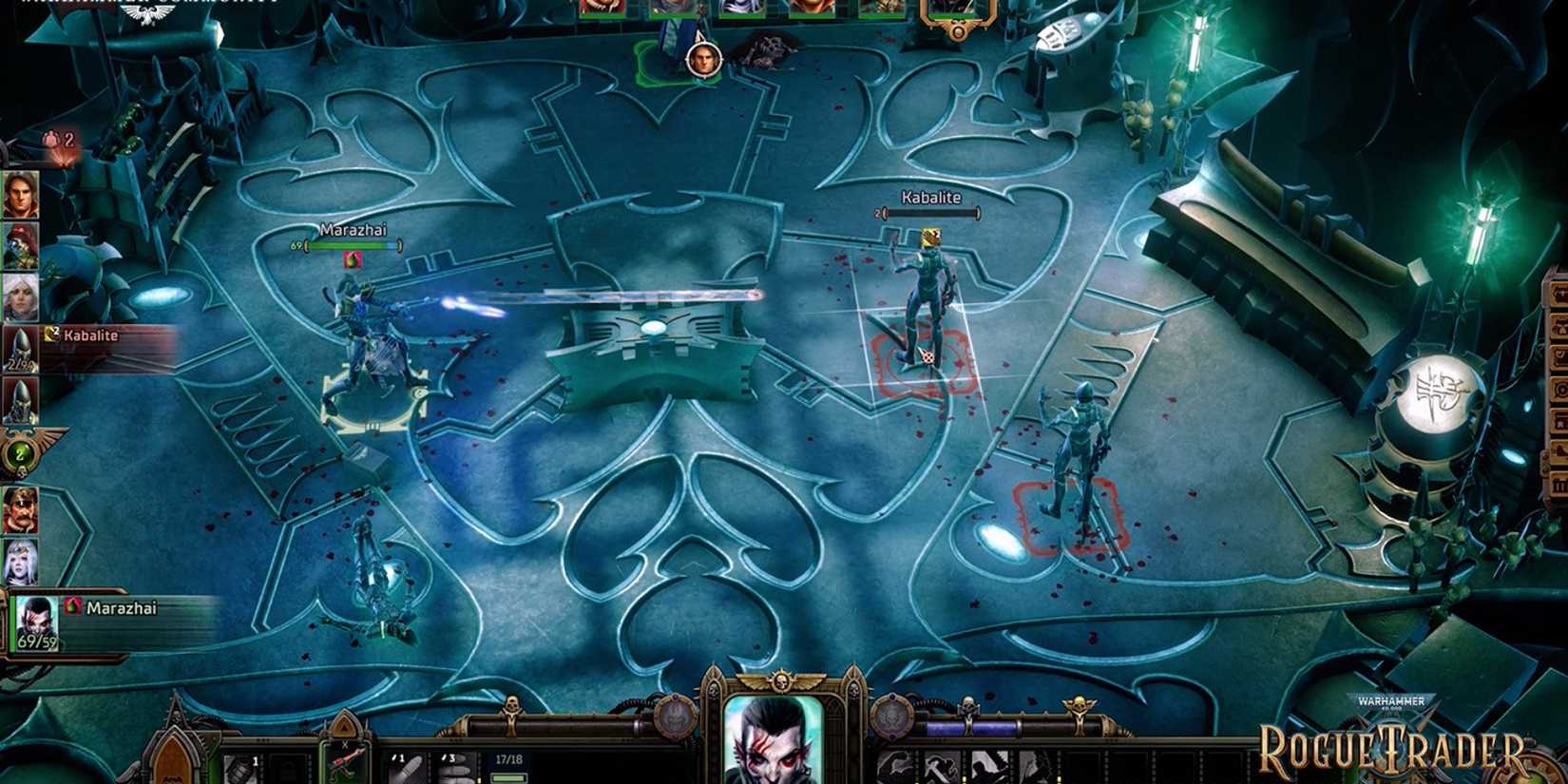The width and height of the screenshot is (1568, 784).
Task: Expand the weapon set panel via the triangle arrow
Action: 344,727
